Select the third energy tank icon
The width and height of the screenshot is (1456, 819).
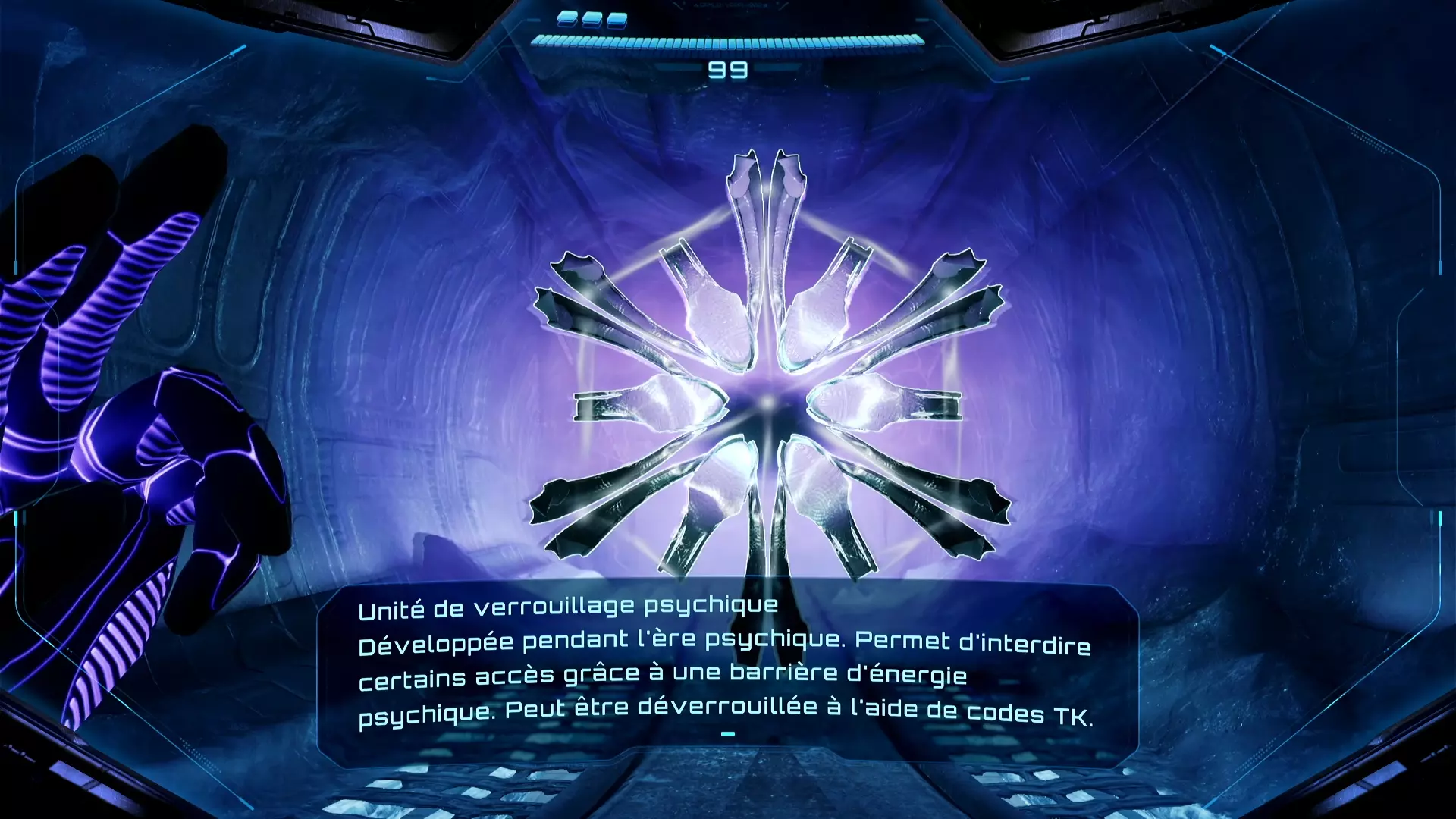point(617,19)
